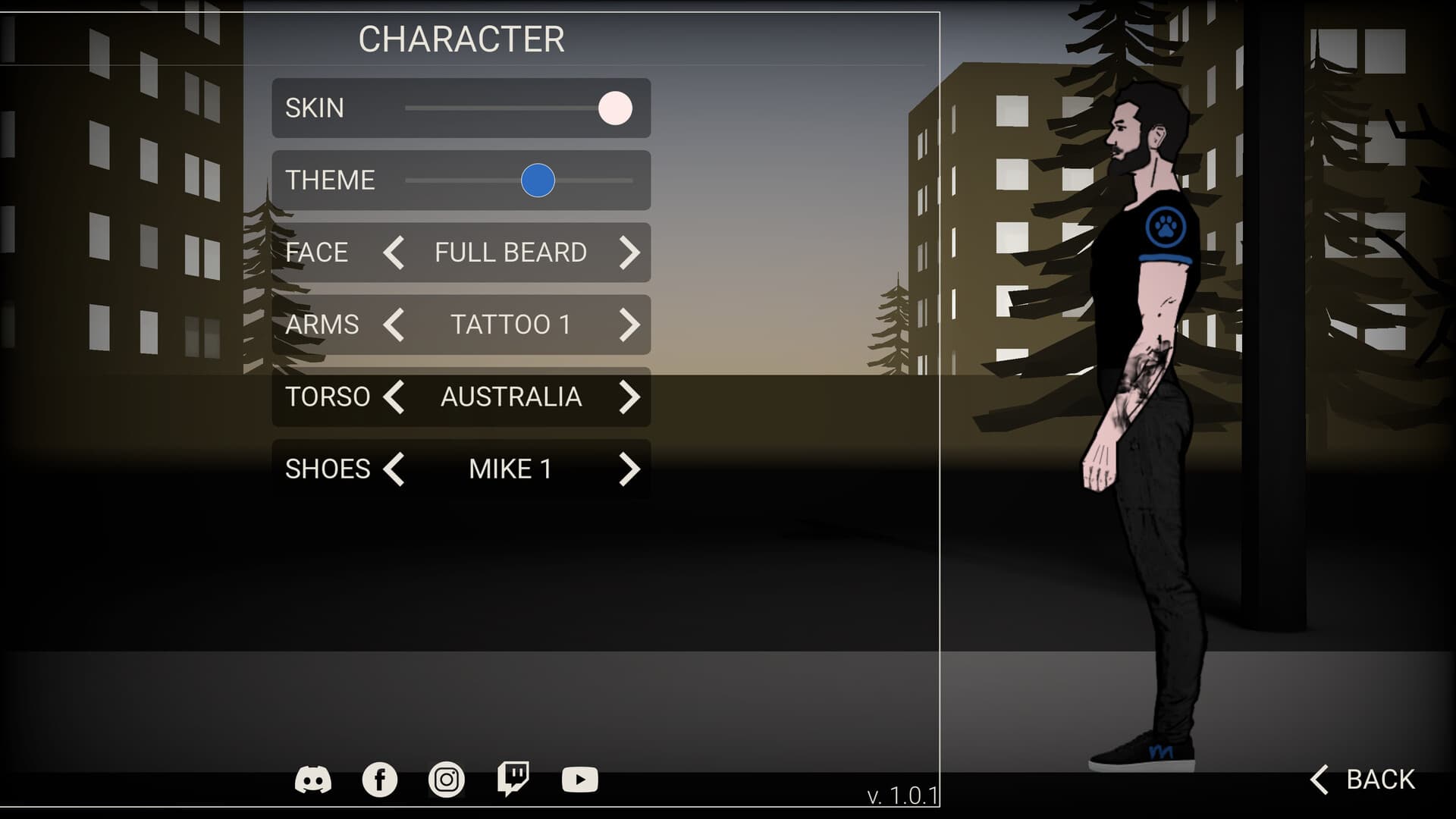The height and width of the screenshot is (819, 1456).
Task: Cycle FACE backward from FULL BEARD
Action: pyautogui.click(x=396, y=253)
